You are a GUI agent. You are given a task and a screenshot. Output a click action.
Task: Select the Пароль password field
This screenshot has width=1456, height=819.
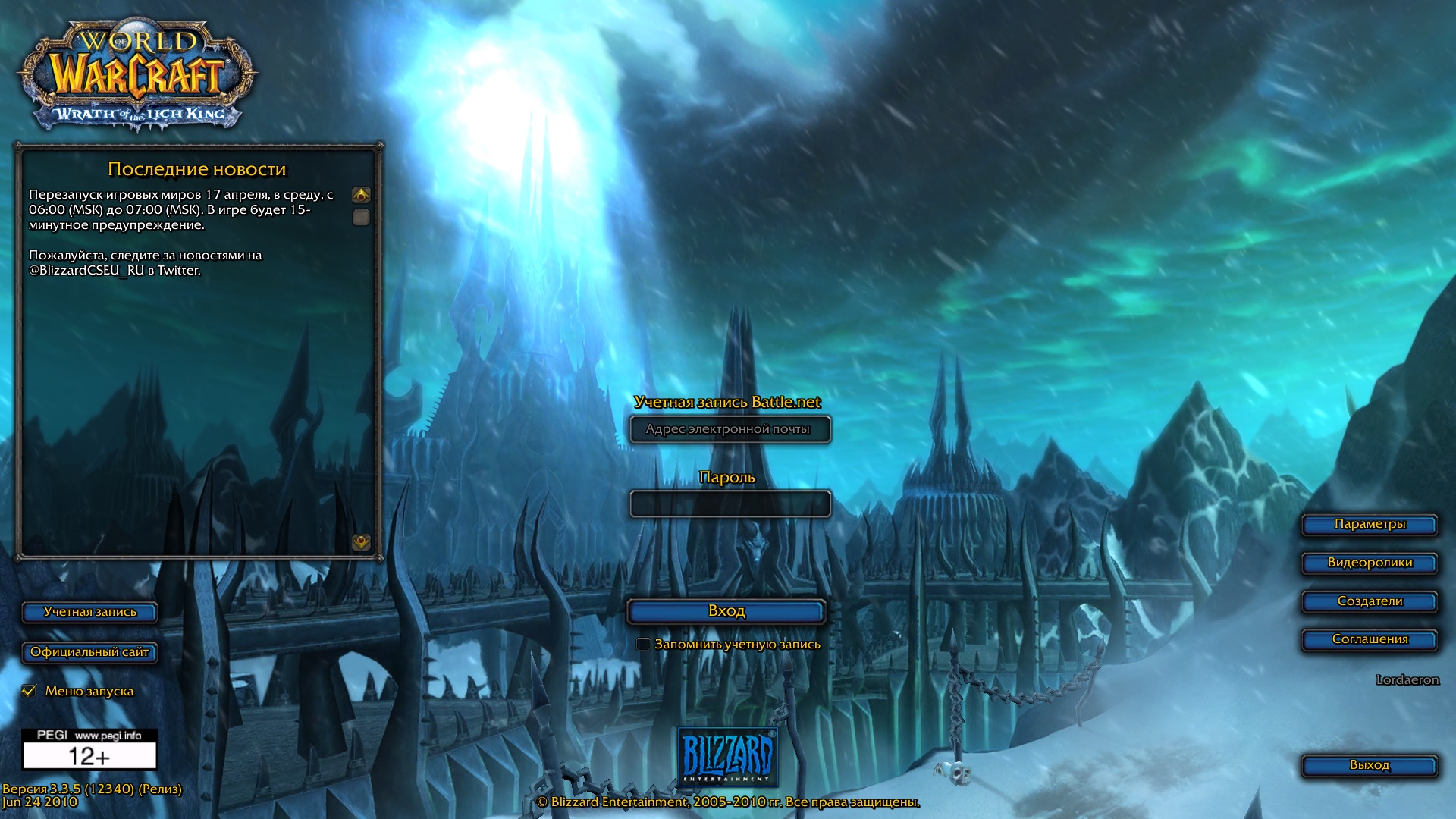pos(730,504)
